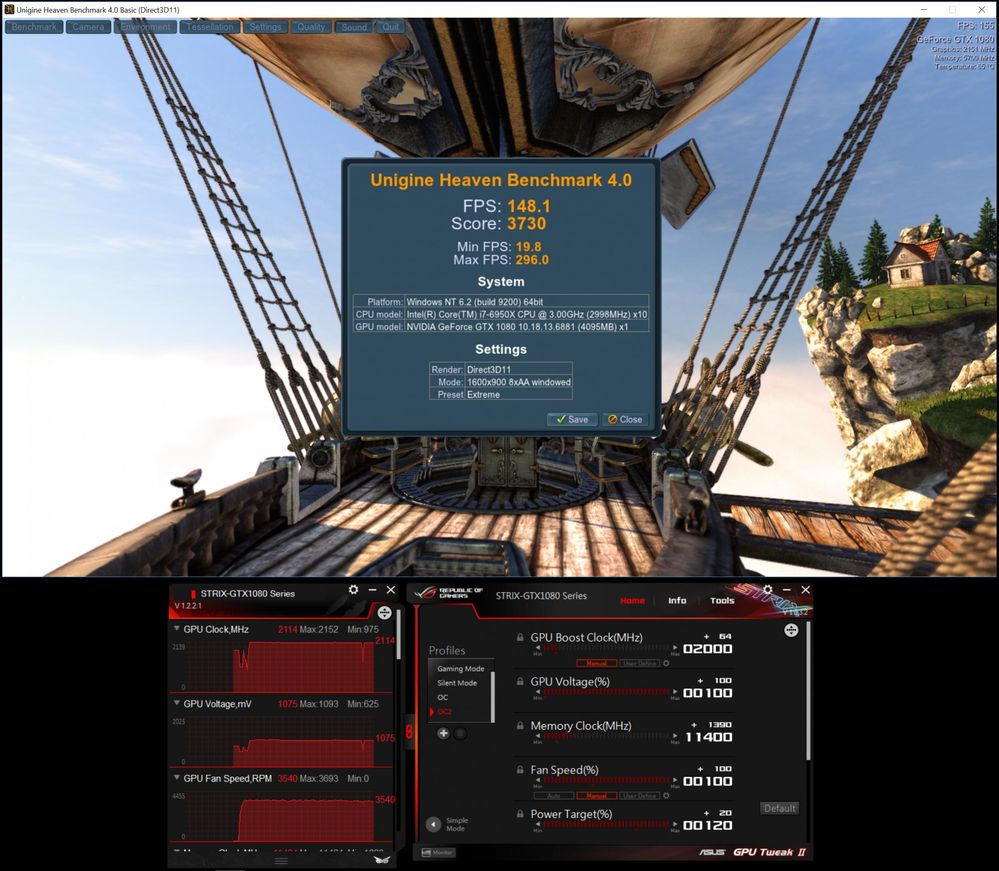The image size is (999, 871).
Task: Switch to the Info tab in GPU Tweak
Action: tap(677, 601)
